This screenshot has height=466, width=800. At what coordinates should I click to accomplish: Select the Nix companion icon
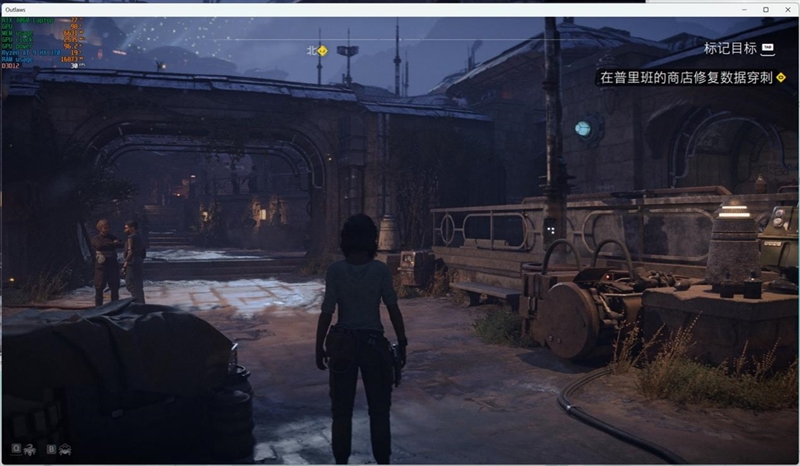coord(29,449)
